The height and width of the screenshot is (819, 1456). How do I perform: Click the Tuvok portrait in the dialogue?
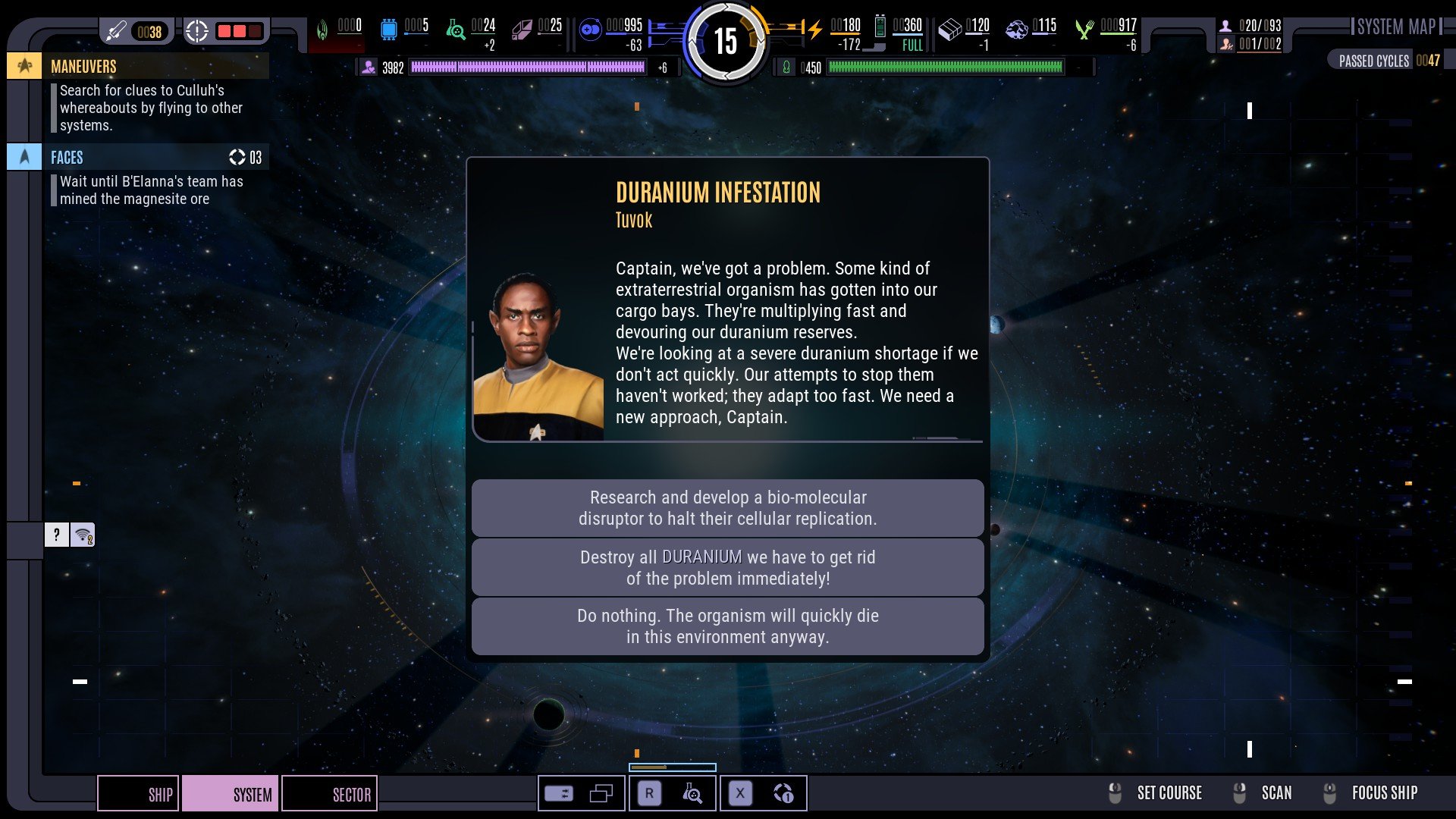(538, 356)
